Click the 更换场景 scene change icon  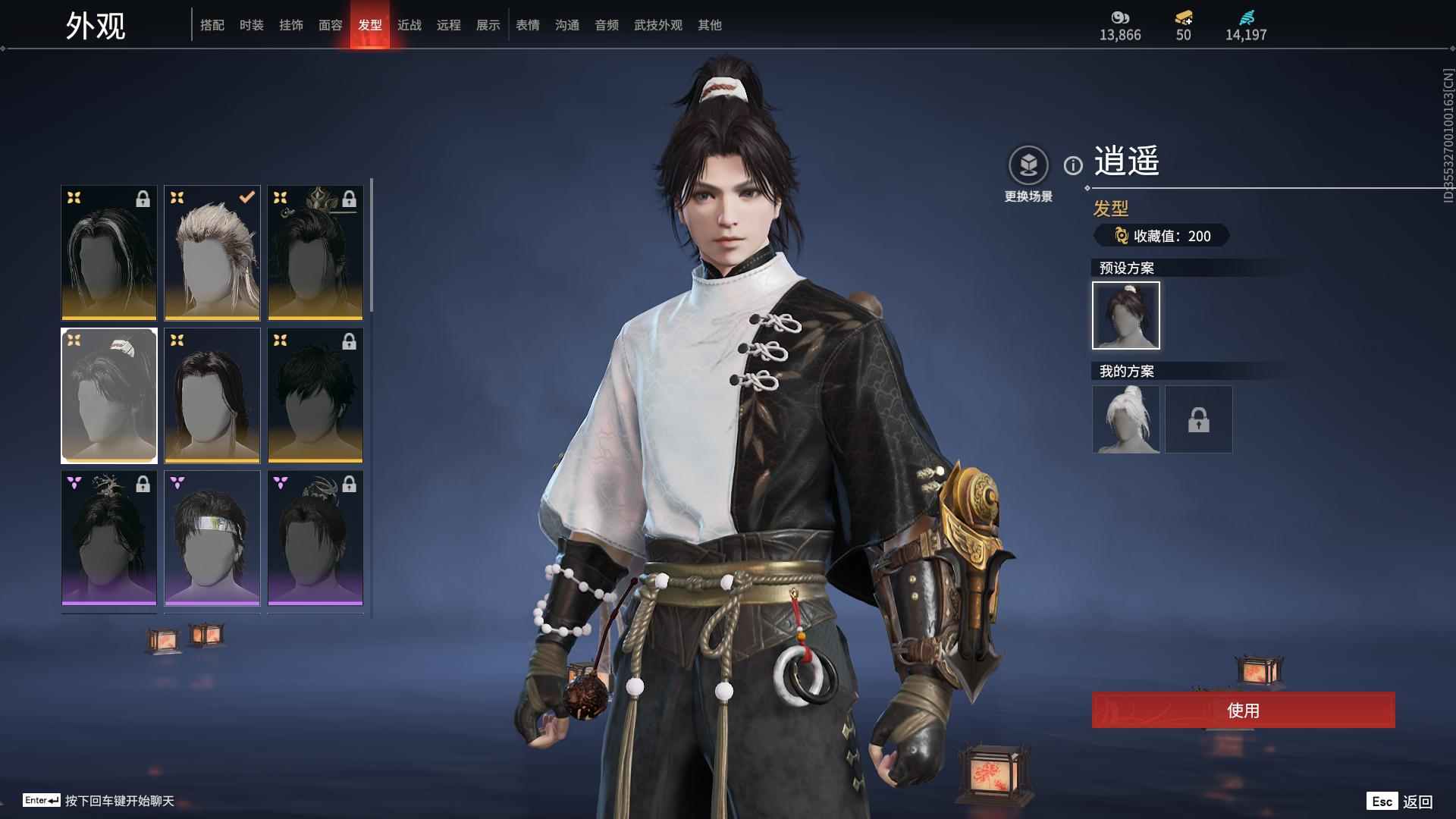pos(1028,165)
